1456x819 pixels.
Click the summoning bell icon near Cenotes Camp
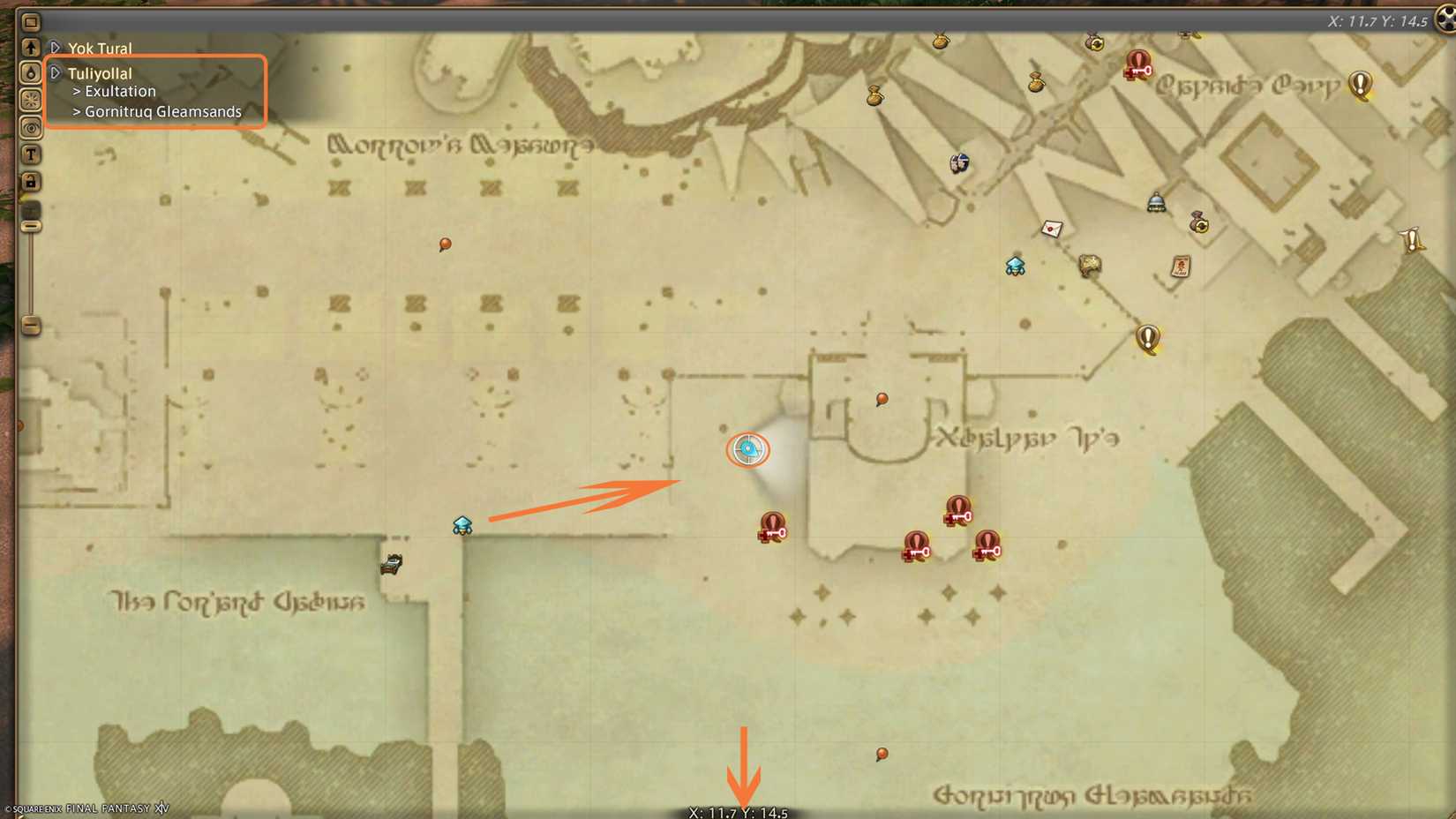point(1156,201)
